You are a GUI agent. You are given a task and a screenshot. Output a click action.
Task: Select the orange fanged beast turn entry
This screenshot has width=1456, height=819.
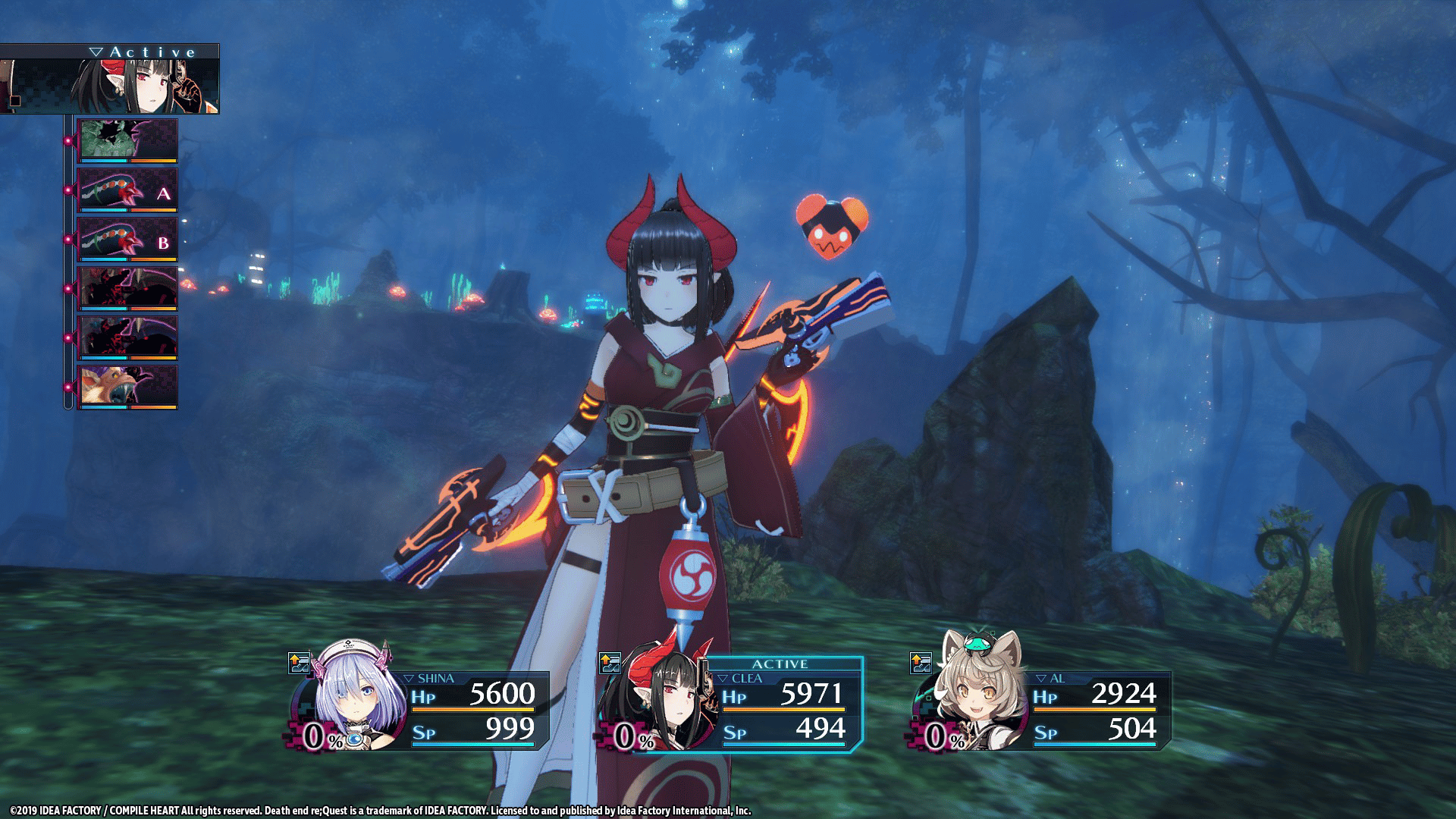tap(127, 387)
